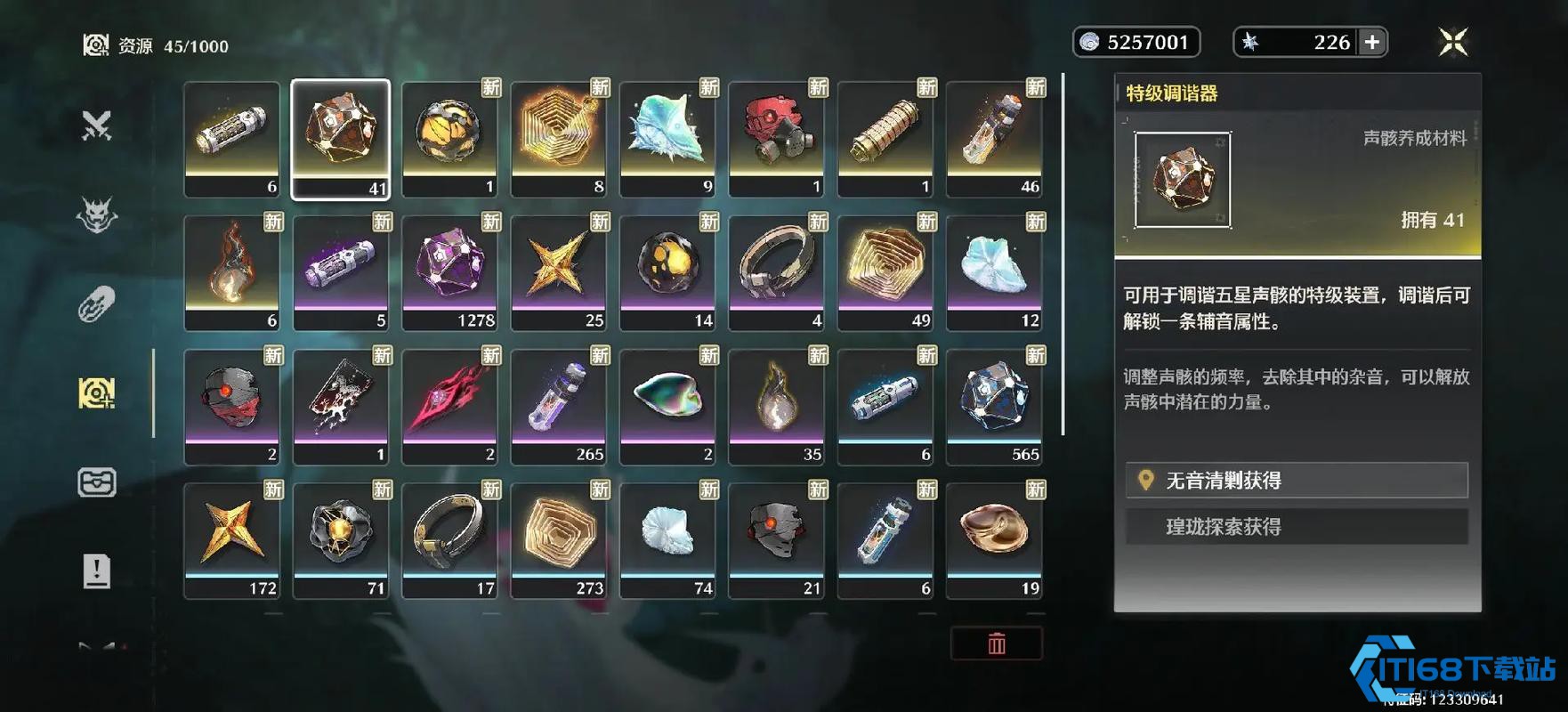Open the supplies tab with pill capsule icon
The width and height of the screenshot is (1568, 712).
(x=96, y=303)
